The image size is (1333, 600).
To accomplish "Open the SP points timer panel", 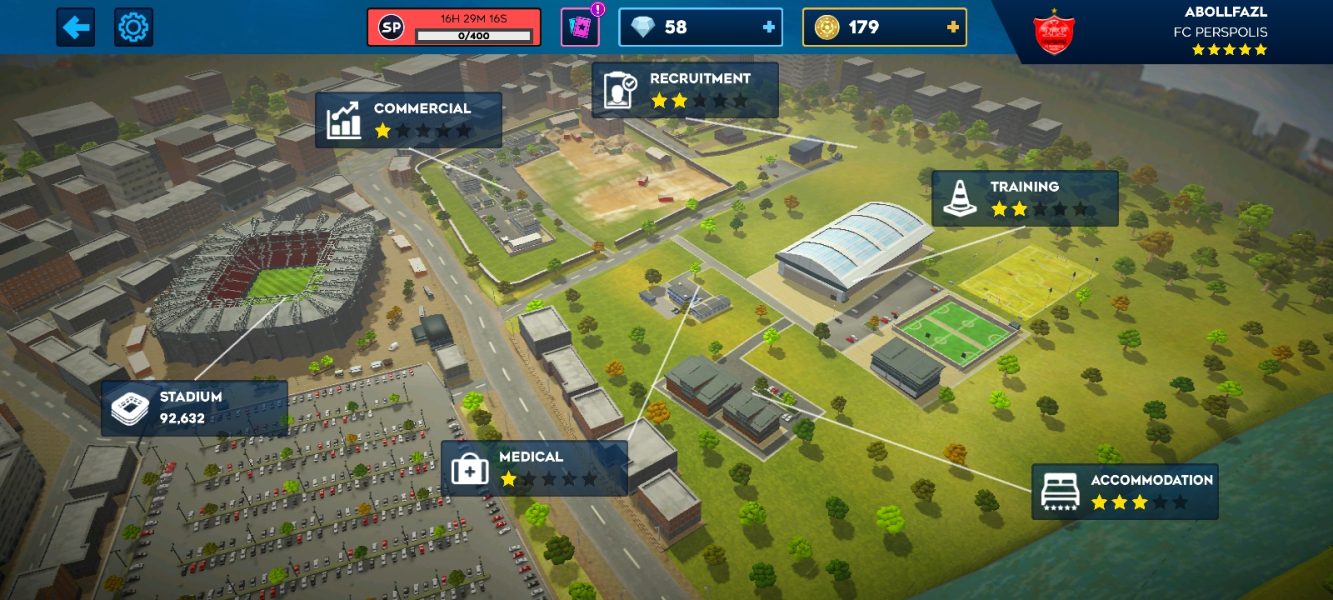I will coord(454,27).
